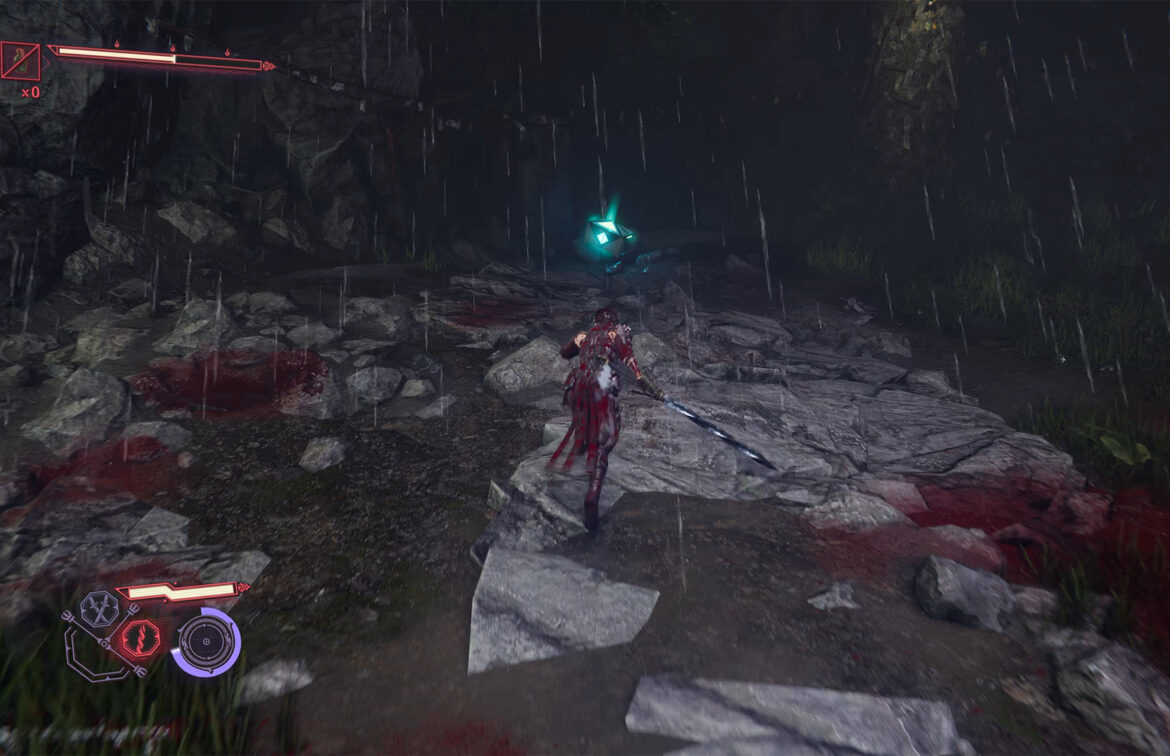The width and height of the screenshot is (1170, 756).
Task: Click the purple circular gauge dial
Action: [x=205, y=641]
